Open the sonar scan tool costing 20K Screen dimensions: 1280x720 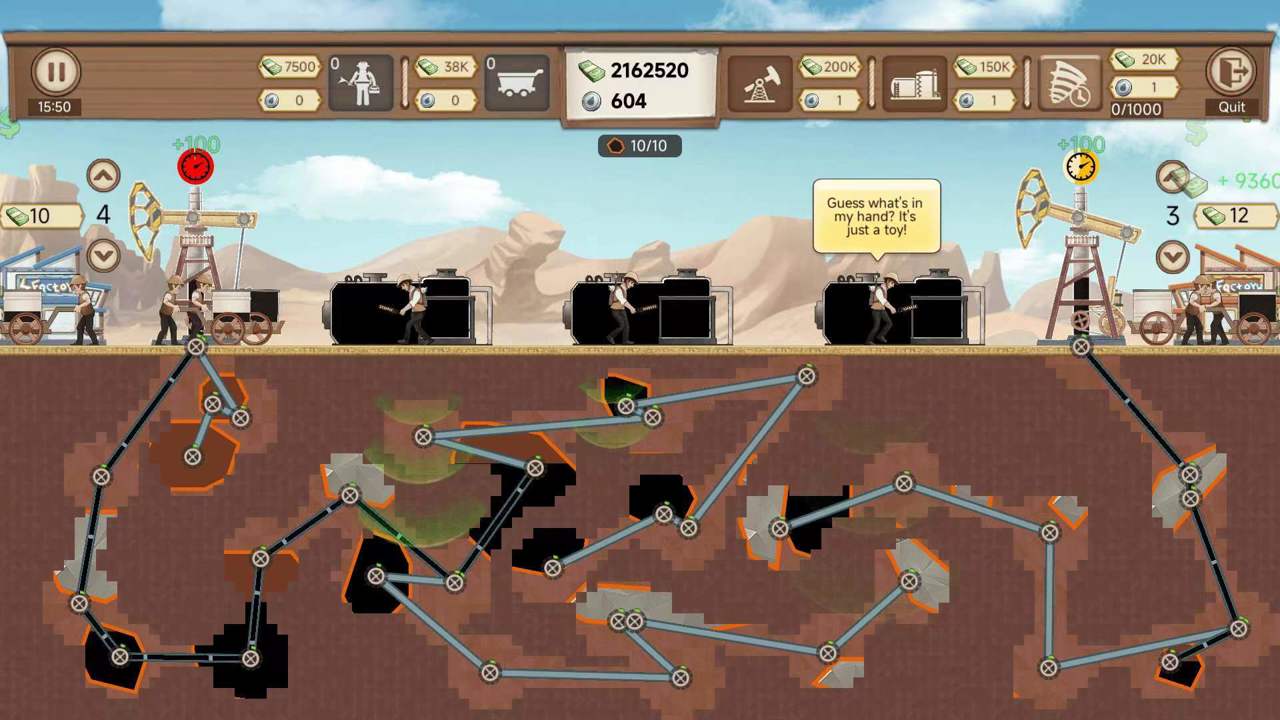1064,80
